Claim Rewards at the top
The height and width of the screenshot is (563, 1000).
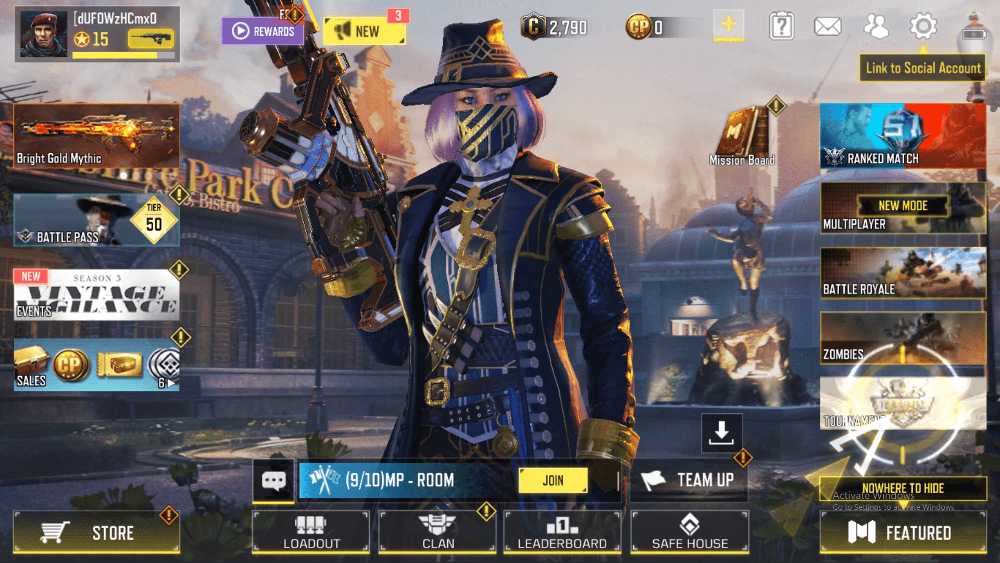coord(263,31)
